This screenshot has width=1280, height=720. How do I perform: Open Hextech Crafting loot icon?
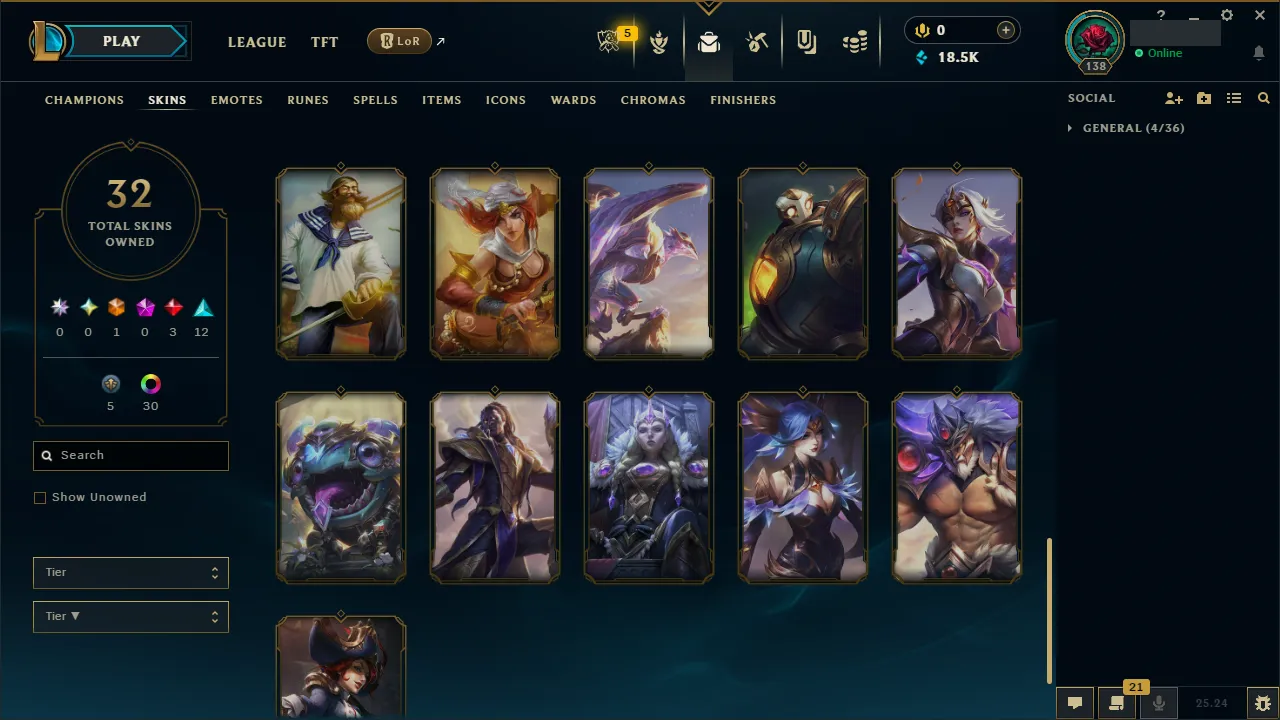tap(757, 41)
